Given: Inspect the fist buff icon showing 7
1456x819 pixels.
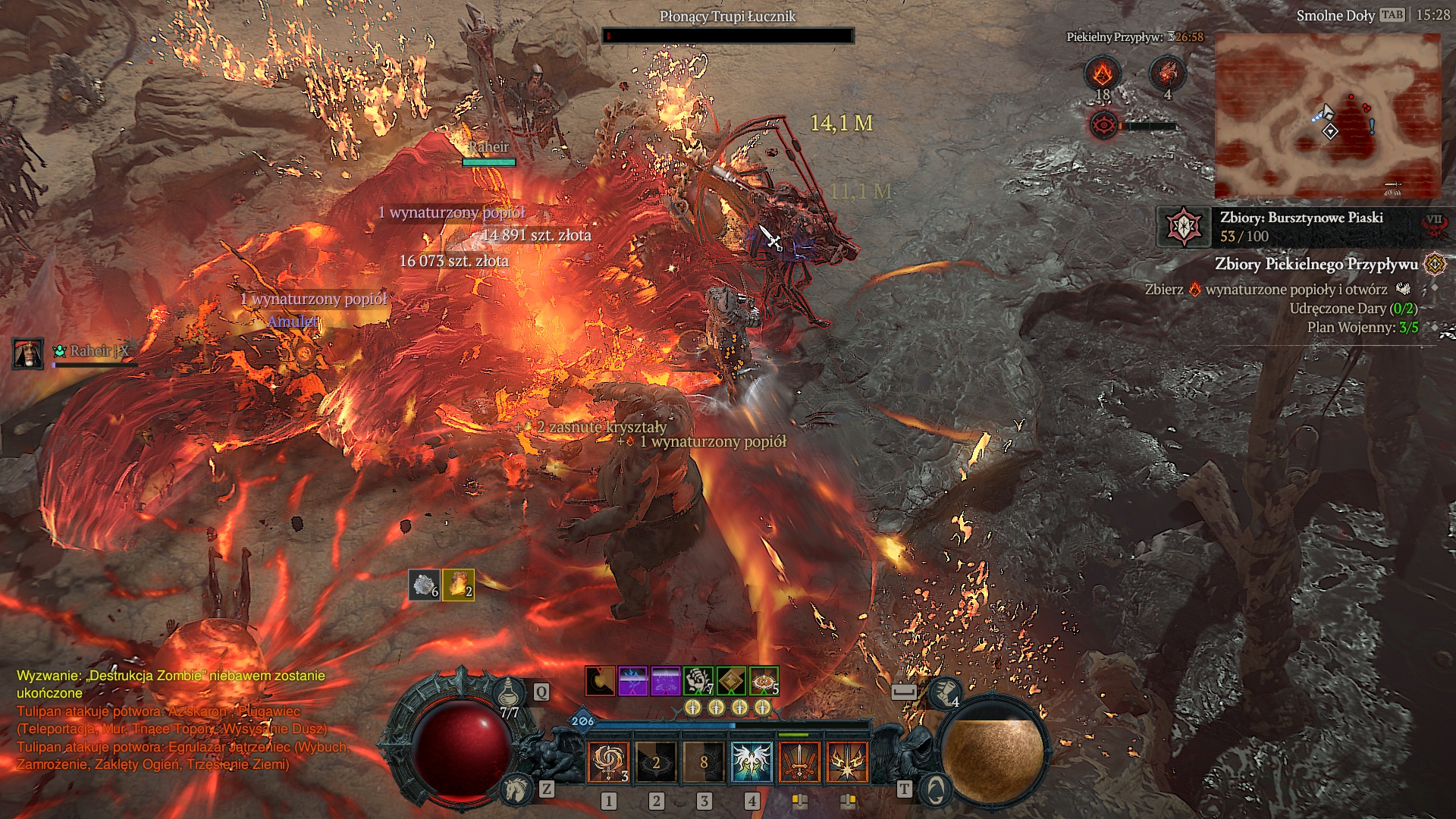Looking at the screenshot, I should point(698,681).
